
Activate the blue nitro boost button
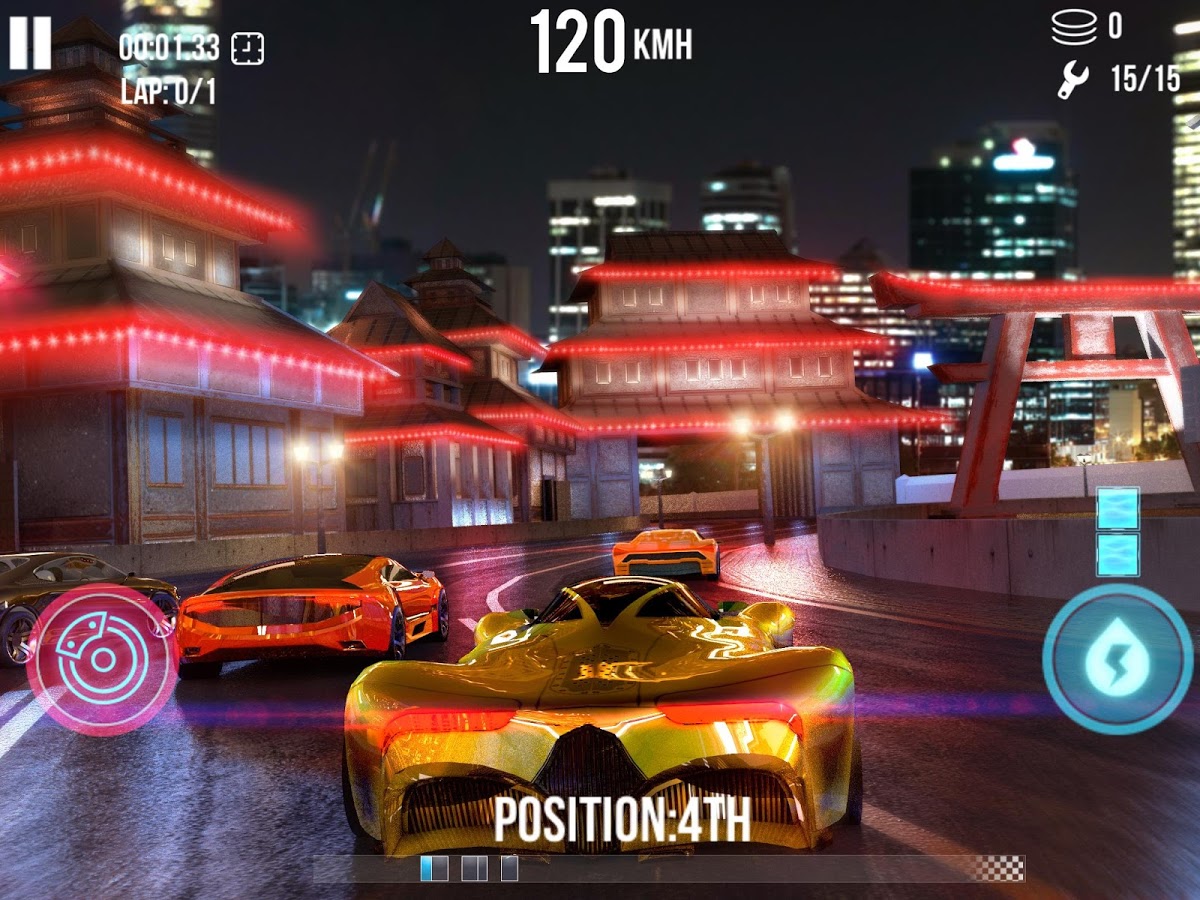[x=1117, y=659]
